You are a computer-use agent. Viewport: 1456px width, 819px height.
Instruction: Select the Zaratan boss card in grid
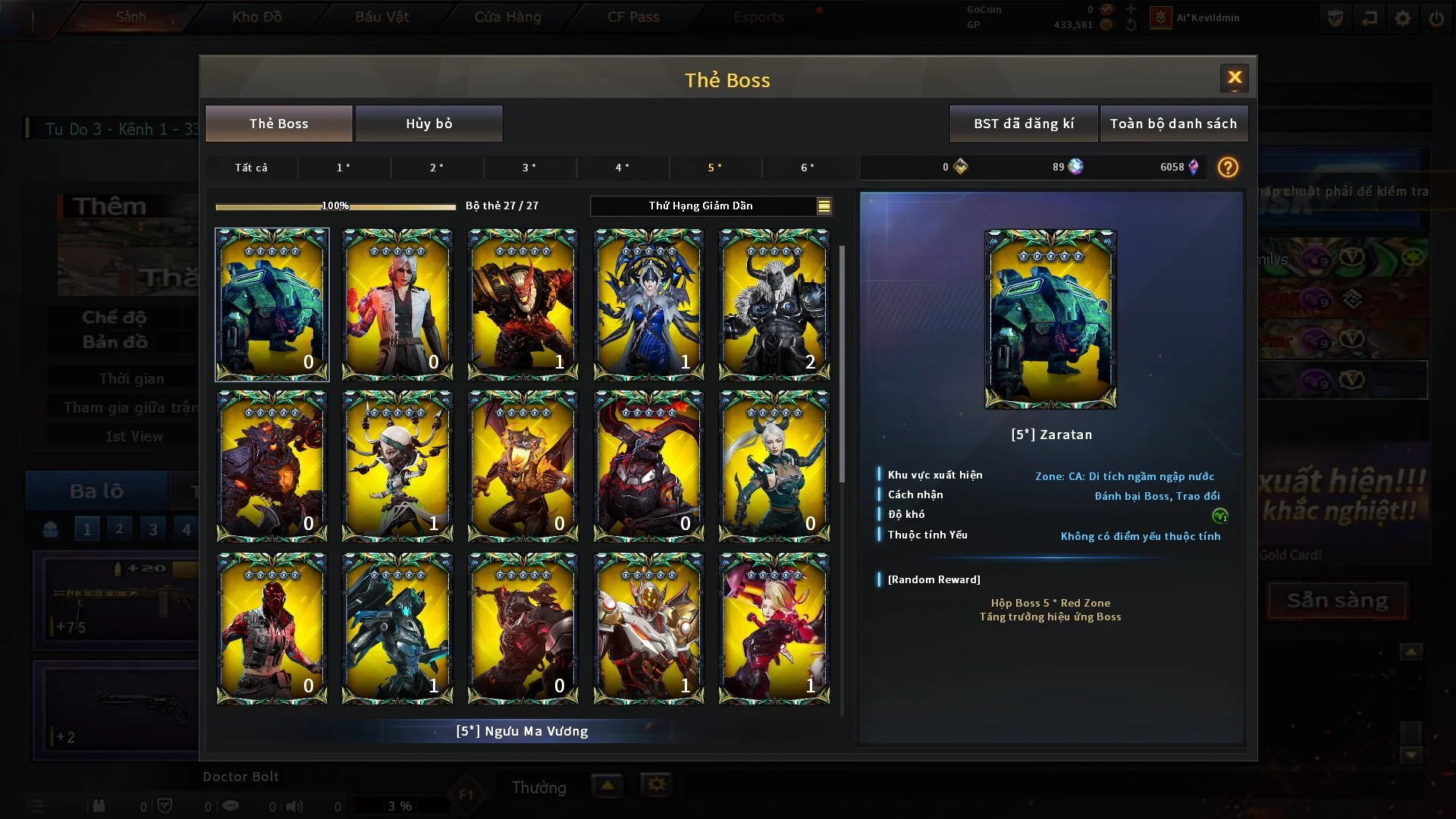point(271,304)
